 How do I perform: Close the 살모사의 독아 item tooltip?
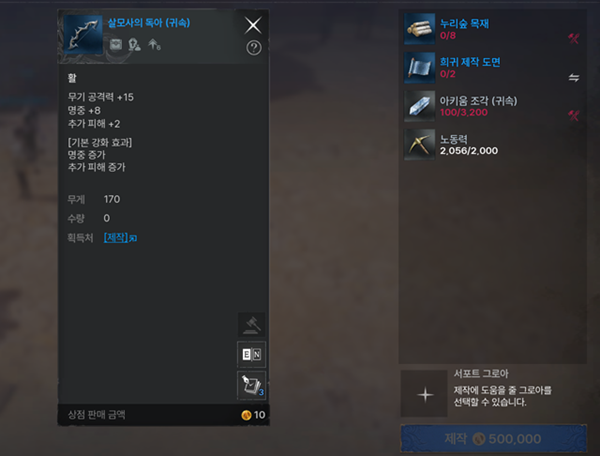click(253, 25)
